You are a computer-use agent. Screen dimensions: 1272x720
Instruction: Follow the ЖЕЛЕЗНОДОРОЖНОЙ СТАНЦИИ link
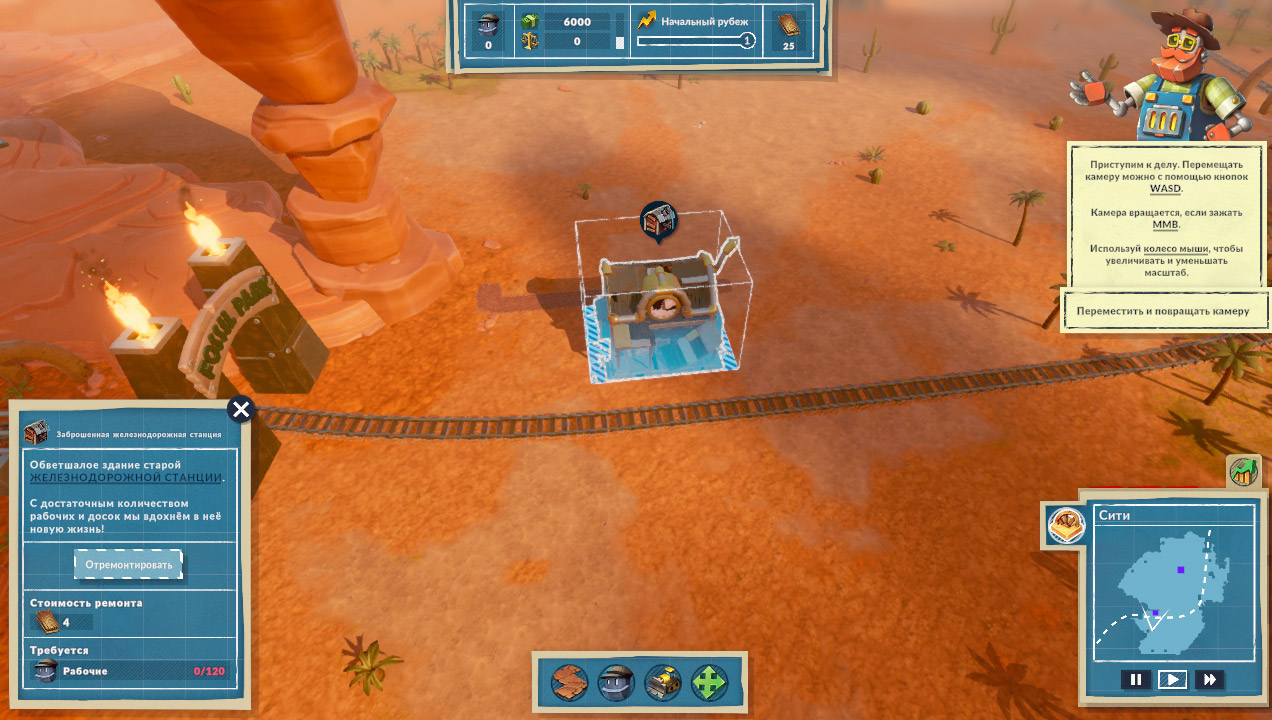coord(126,478)
